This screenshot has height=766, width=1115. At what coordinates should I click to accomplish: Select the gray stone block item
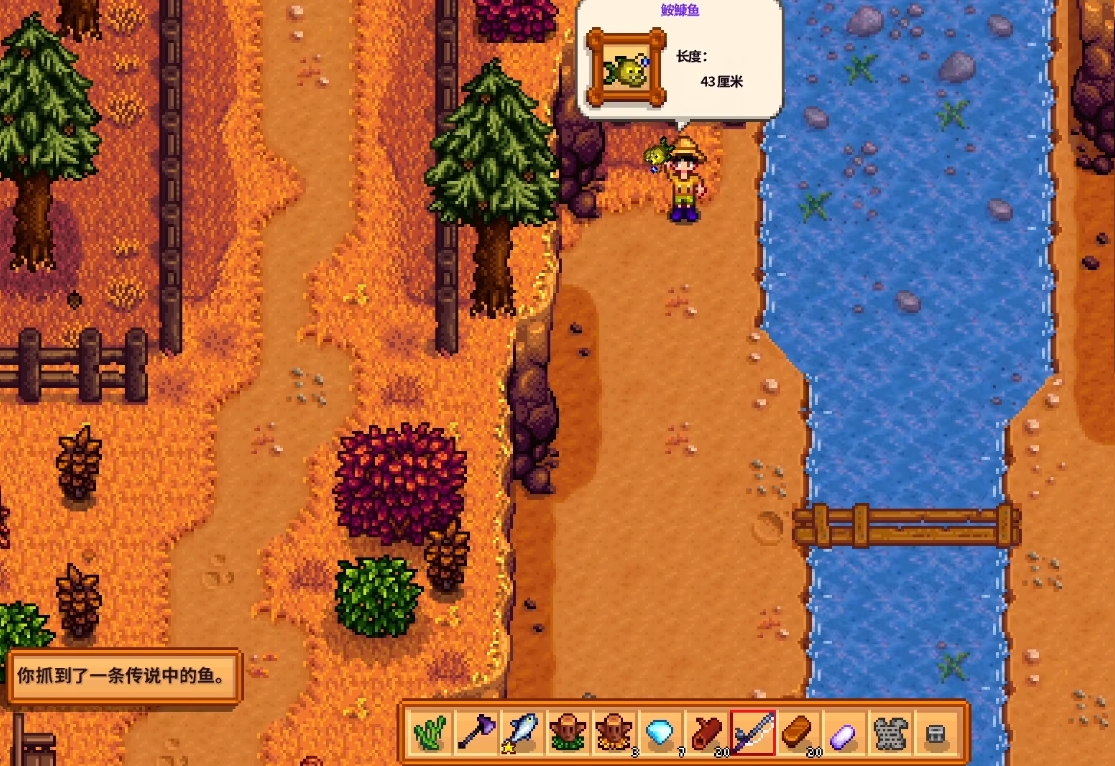(x=890, y=733)
